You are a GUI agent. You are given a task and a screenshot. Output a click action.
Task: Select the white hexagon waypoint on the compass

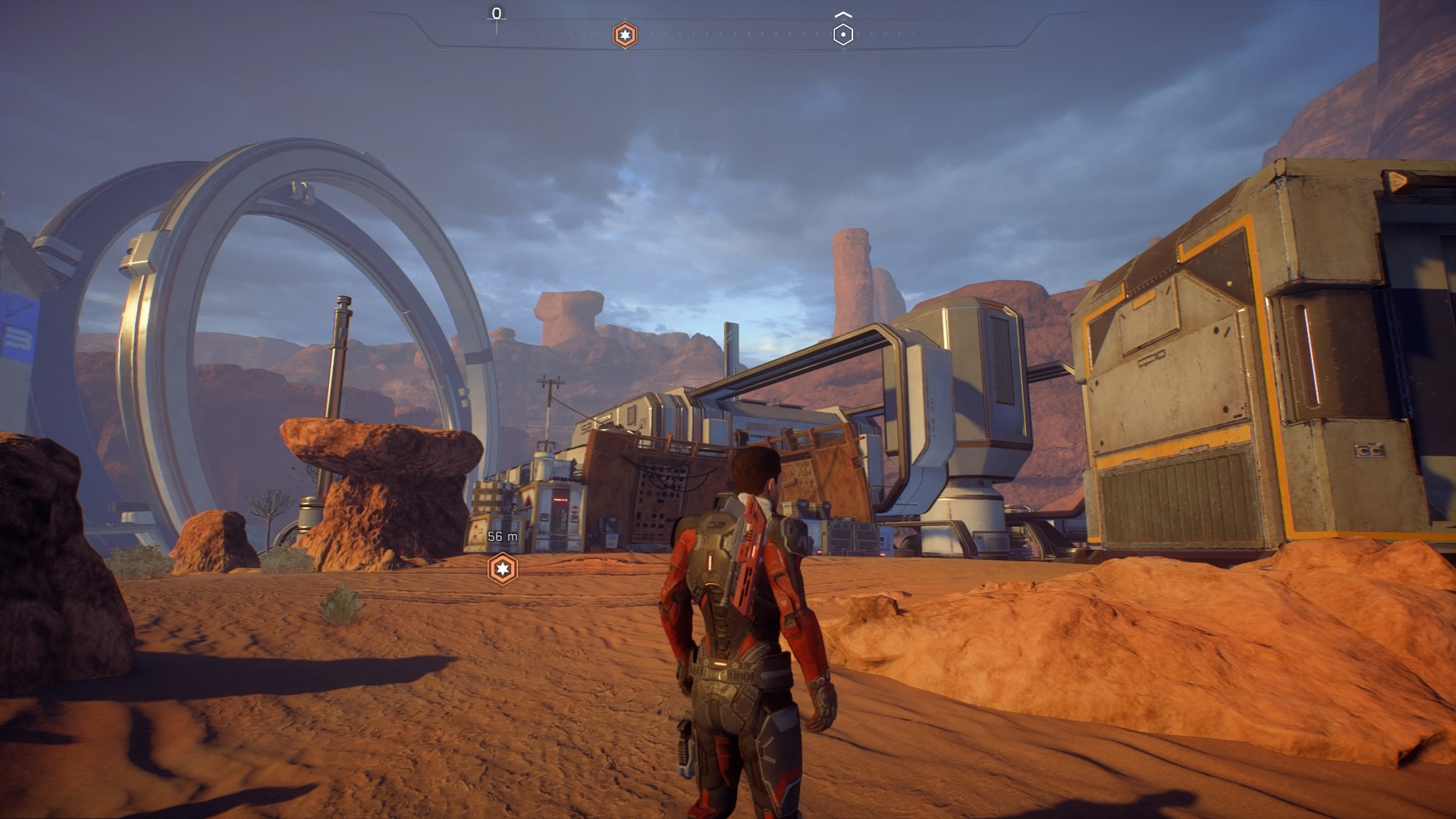point(843,34)
